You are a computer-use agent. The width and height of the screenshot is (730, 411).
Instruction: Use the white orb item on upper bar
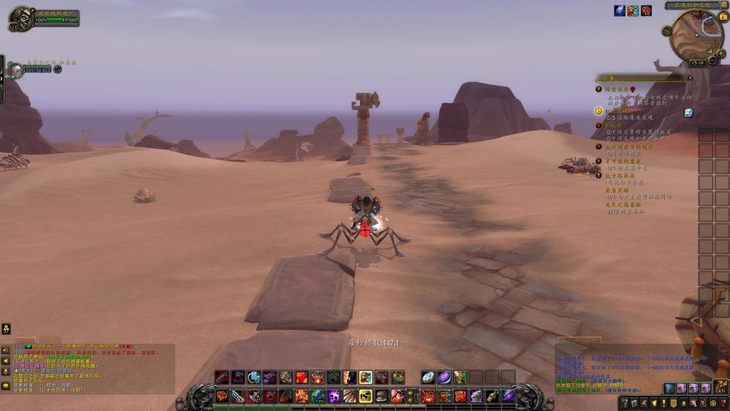coord(428,377)
